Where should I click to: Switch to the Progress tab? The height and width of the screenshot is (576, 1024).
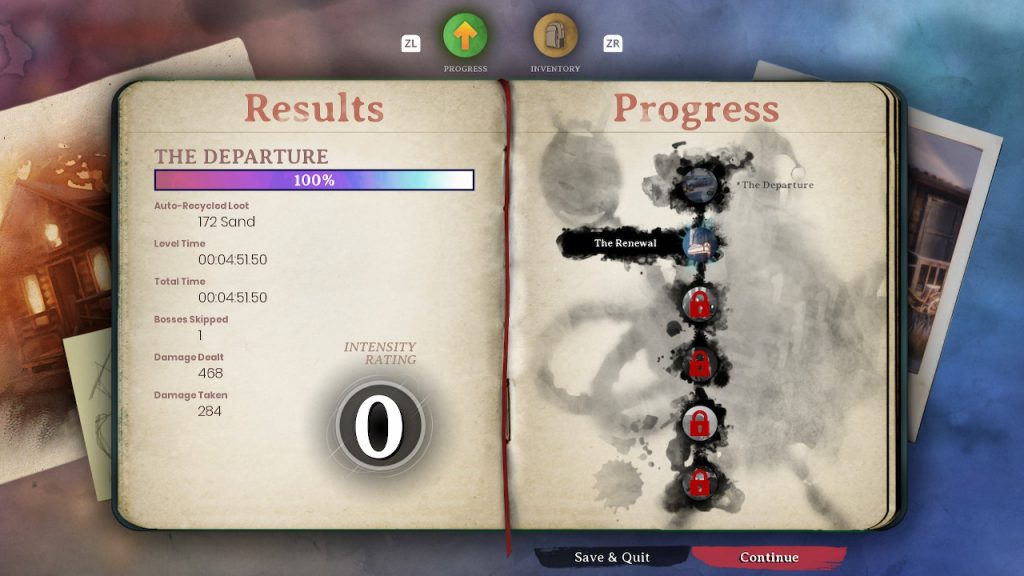tap(465, 36)
